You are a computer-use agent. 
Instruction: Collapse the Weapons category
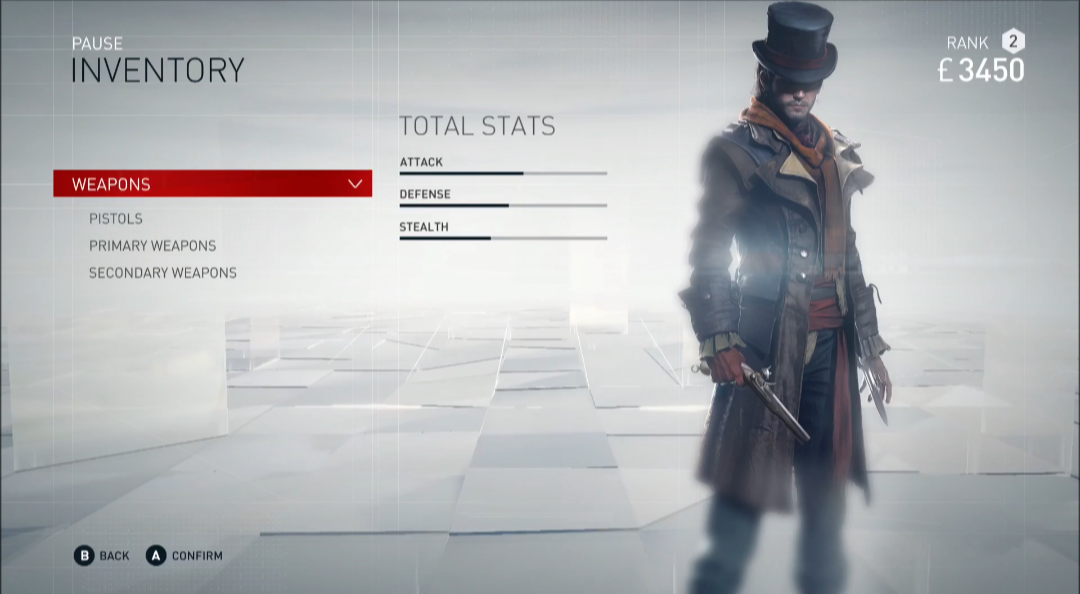354,184
